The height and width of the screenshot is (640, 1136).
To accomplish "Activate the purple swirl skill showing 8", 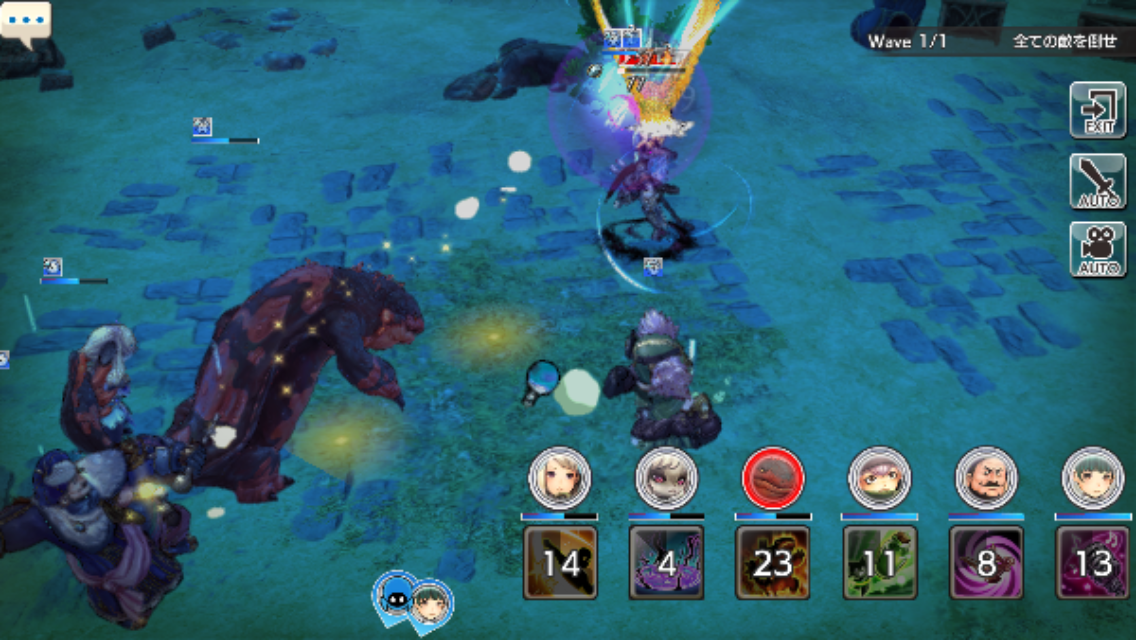I will click(x=986, y=562).
